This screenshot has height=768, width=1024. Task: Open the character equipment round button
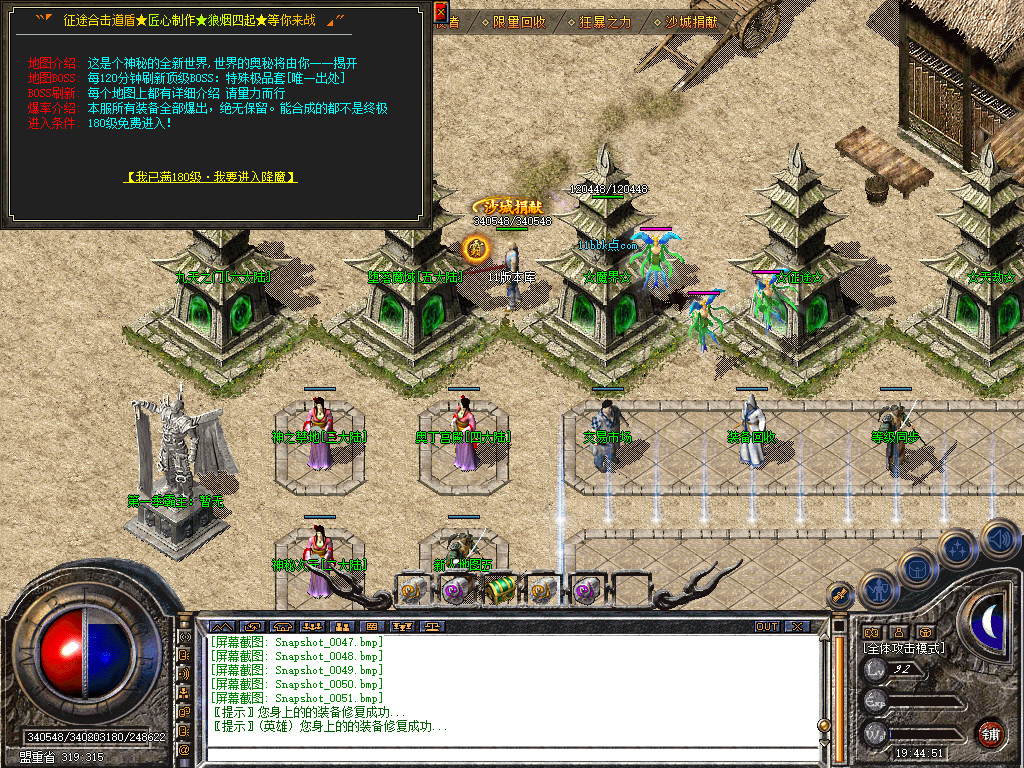[879, 590]
